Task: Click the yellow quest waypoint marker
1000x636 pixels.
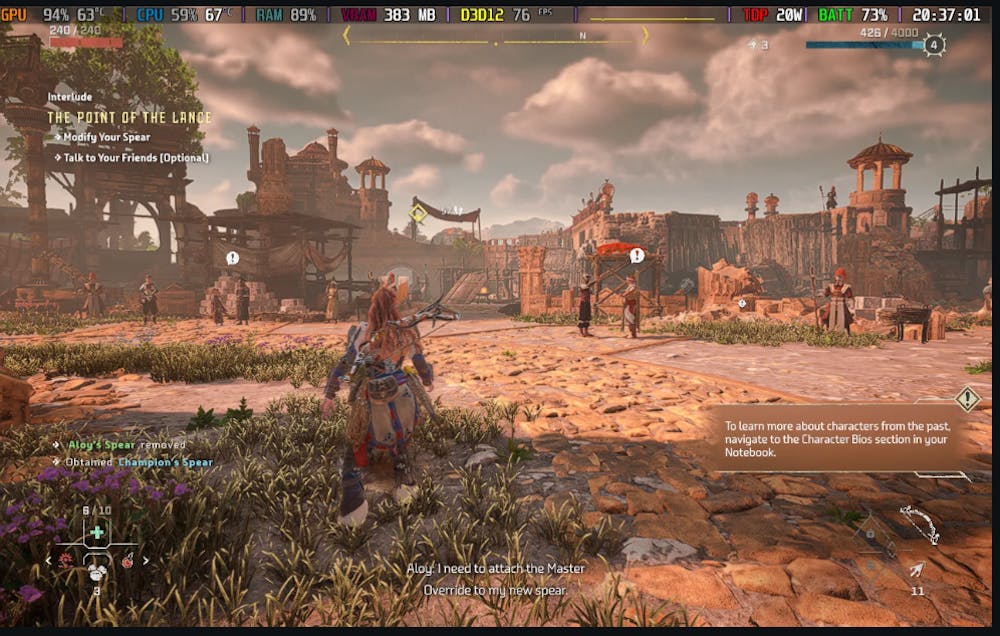Action: tap(417, 213)
